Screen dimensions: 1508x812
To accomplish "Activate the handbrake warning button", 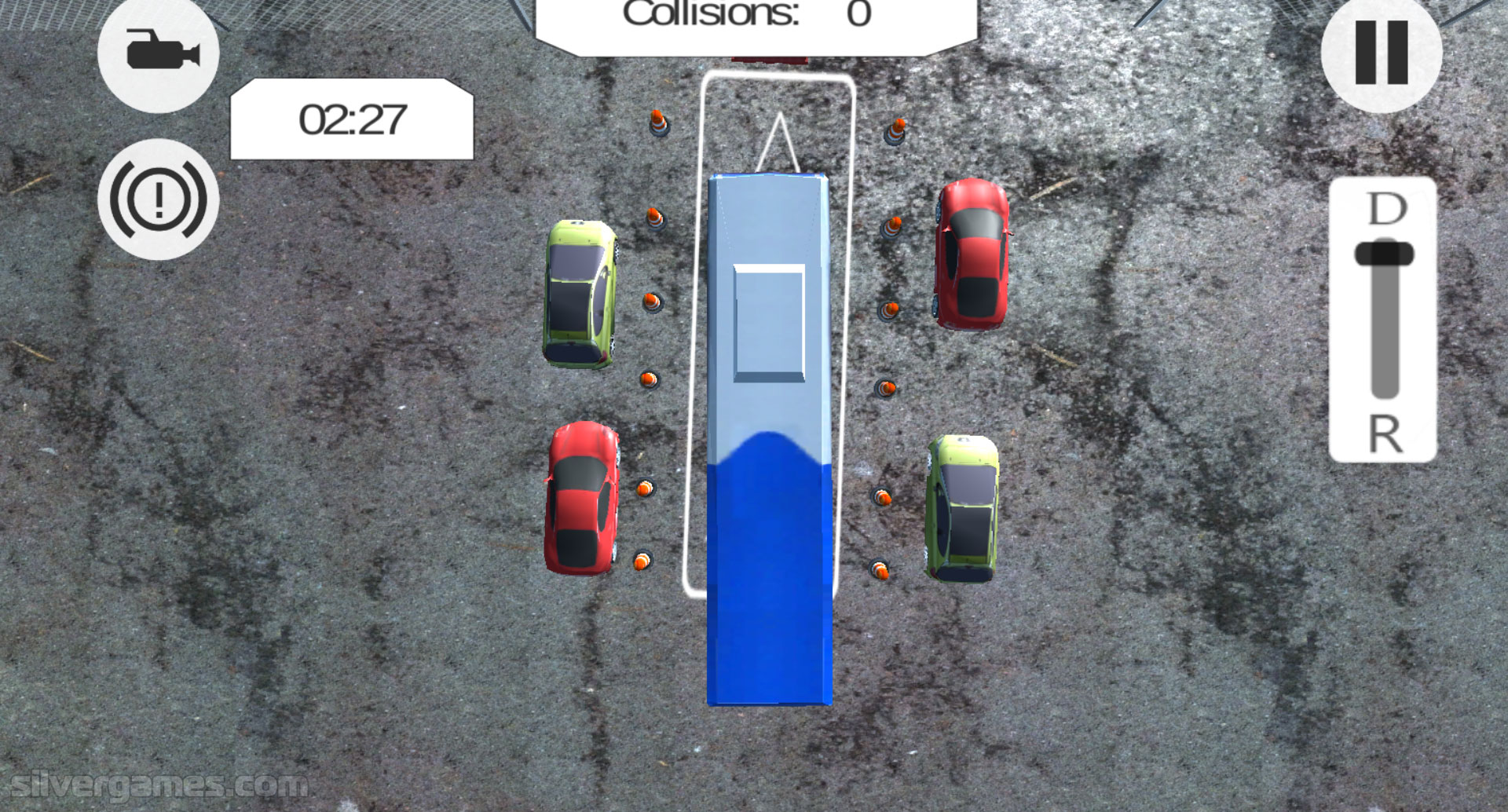I will 159,199.
